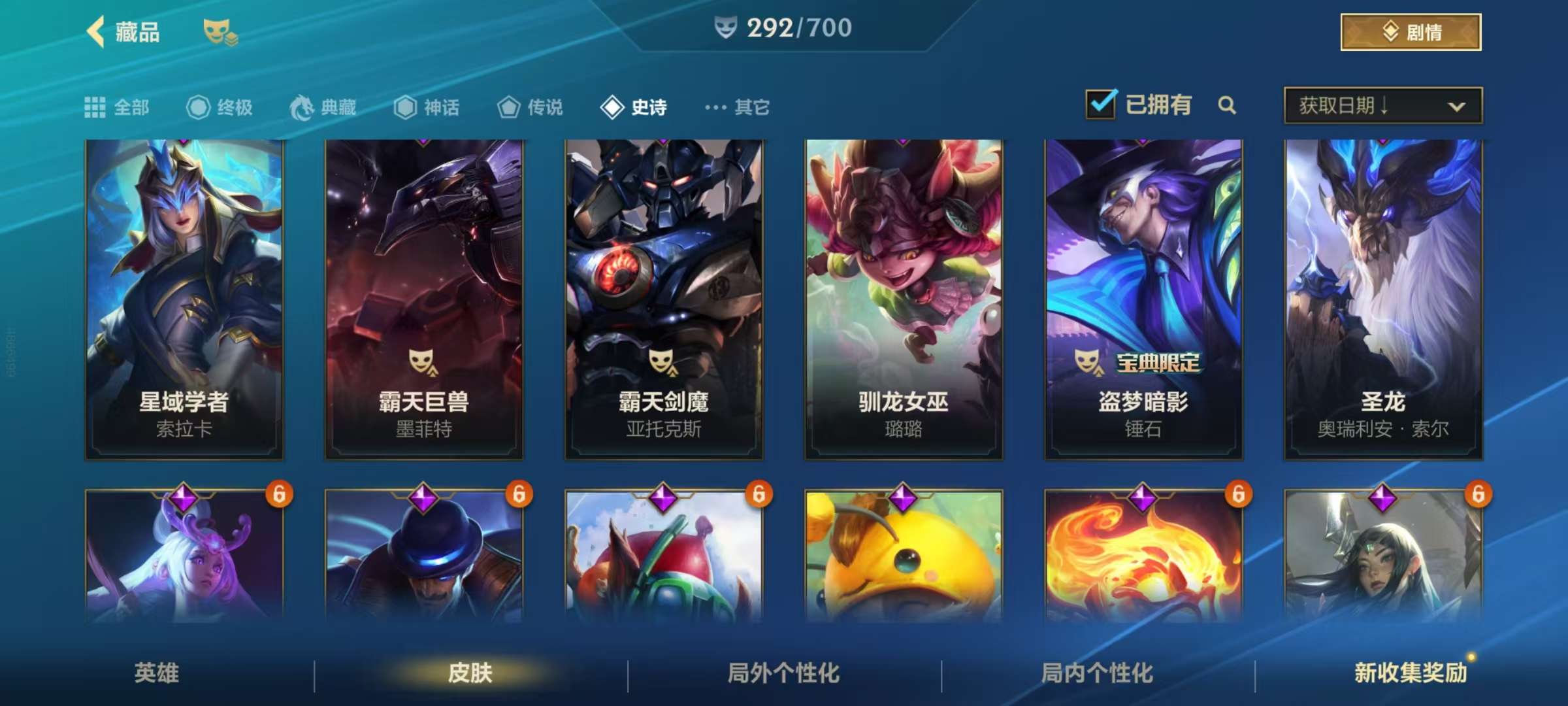View the 驯龙女巫 璐璐 skin card
This screenshot has width=1568, height=706.
click(904, 298)
